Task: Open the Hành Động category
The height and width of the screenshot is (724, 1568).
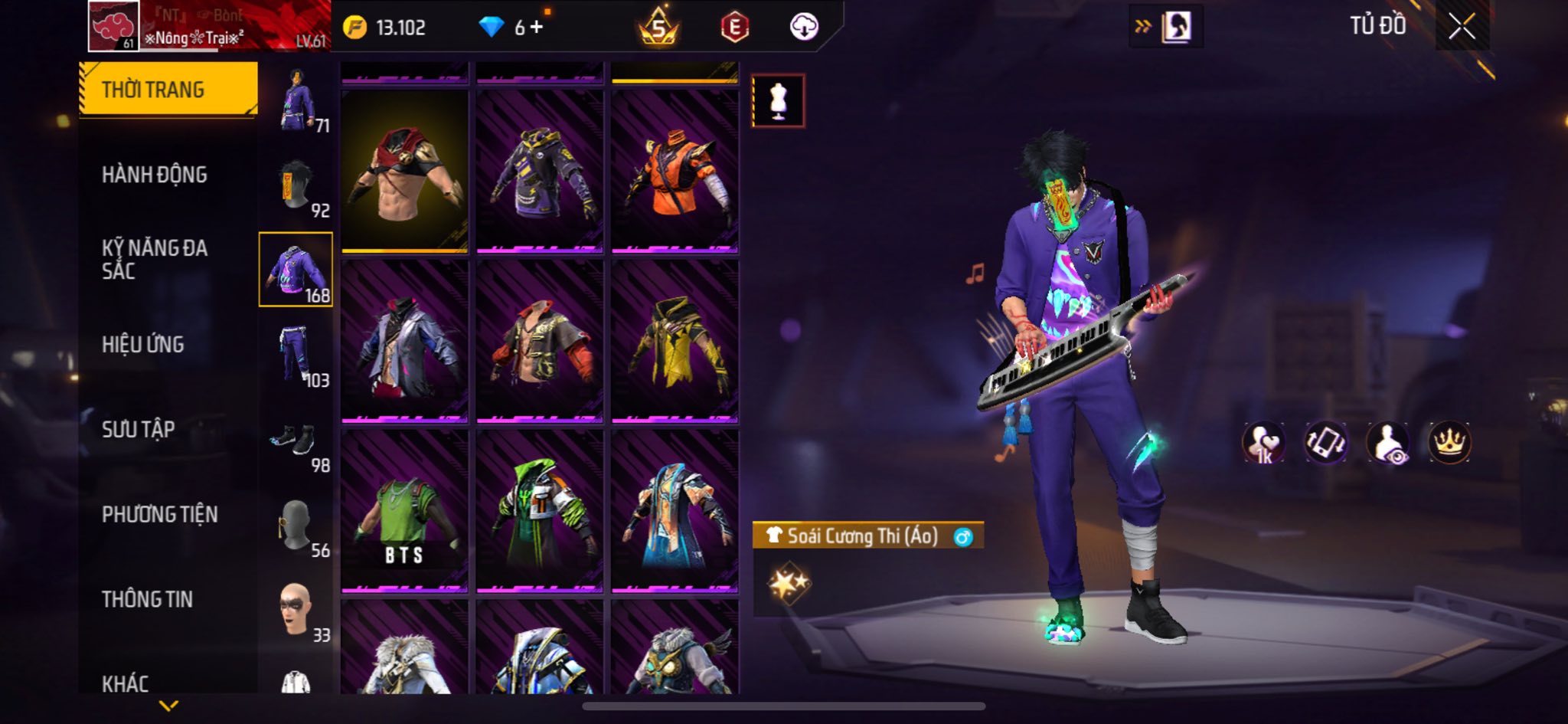Action: point(155,175)
